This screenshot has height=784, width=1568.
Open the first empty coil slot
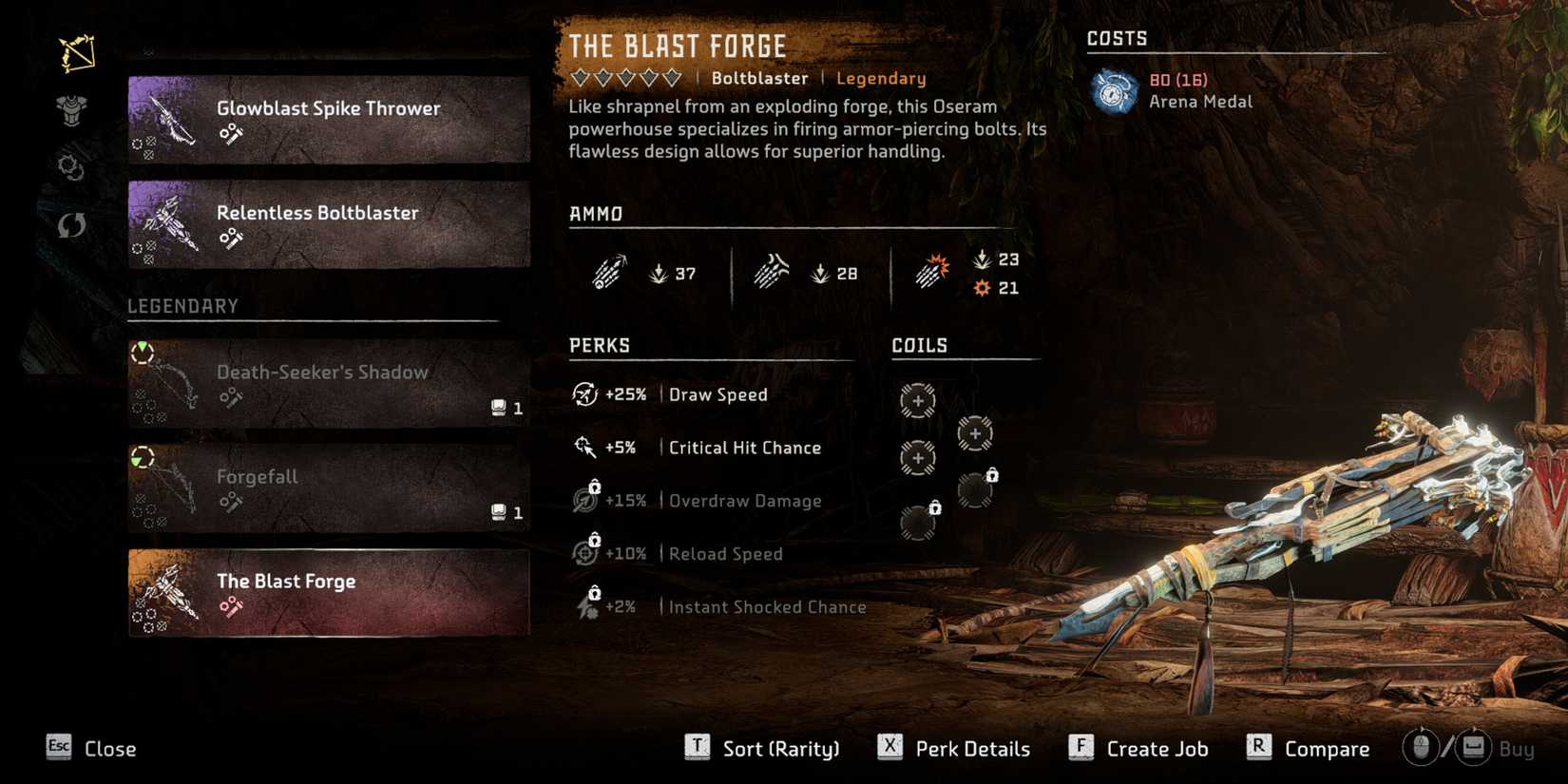pyautogui.click(x=917, y=401)
